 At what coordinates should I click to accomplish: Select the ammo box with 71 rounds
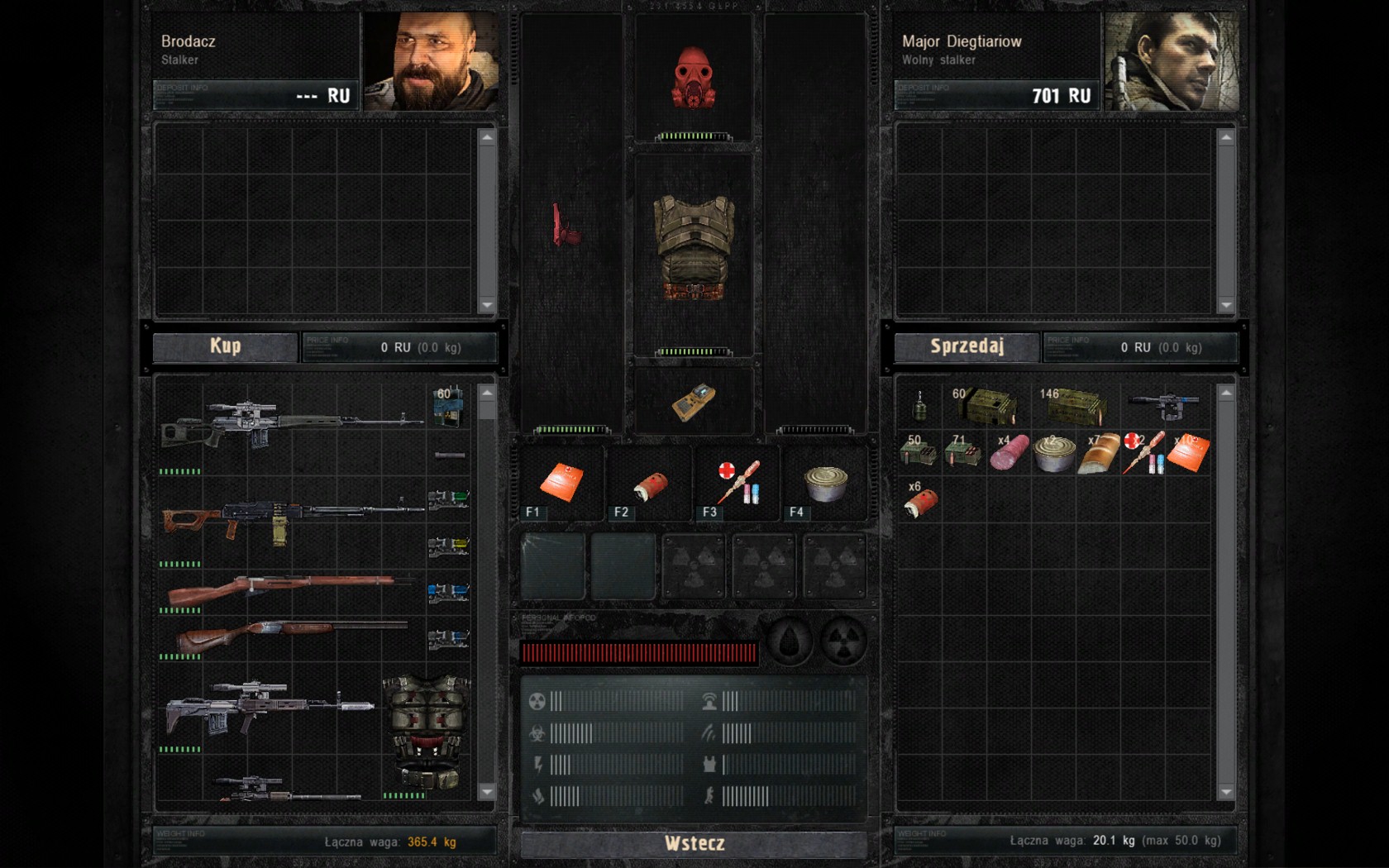click(x=963, y=453)
